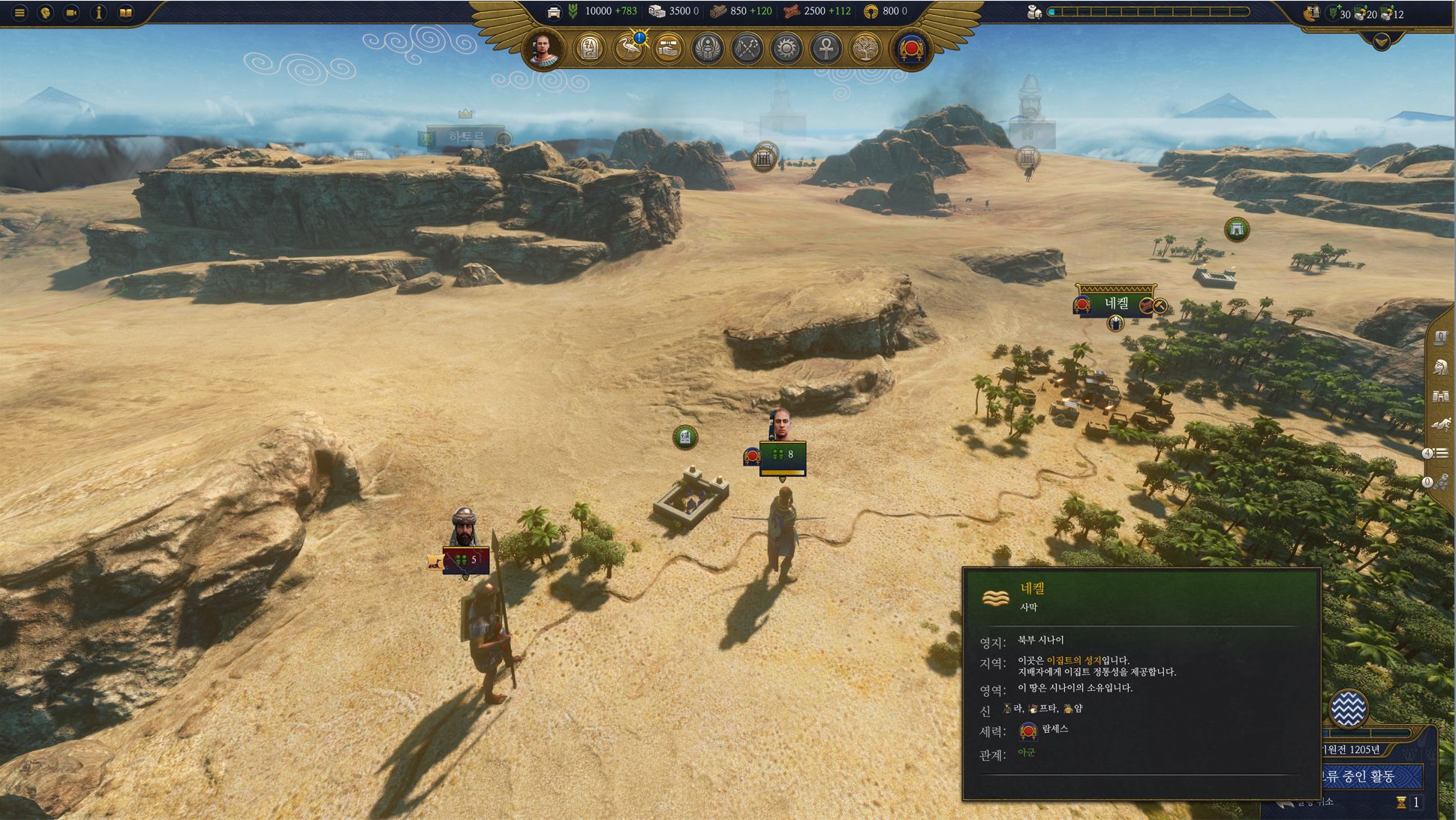Image resolution: width=1456 pixels, height=820 pixels.
Task: Open the camera settings button
Action: [x=72, y=13]
